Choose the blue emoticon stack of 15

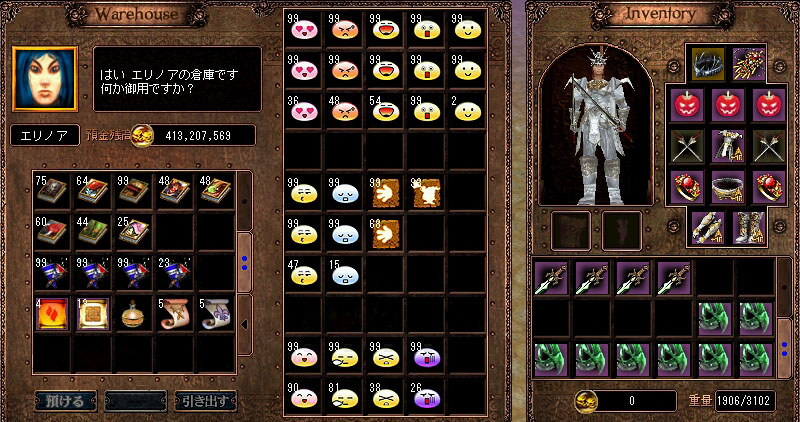coord(343,274)
